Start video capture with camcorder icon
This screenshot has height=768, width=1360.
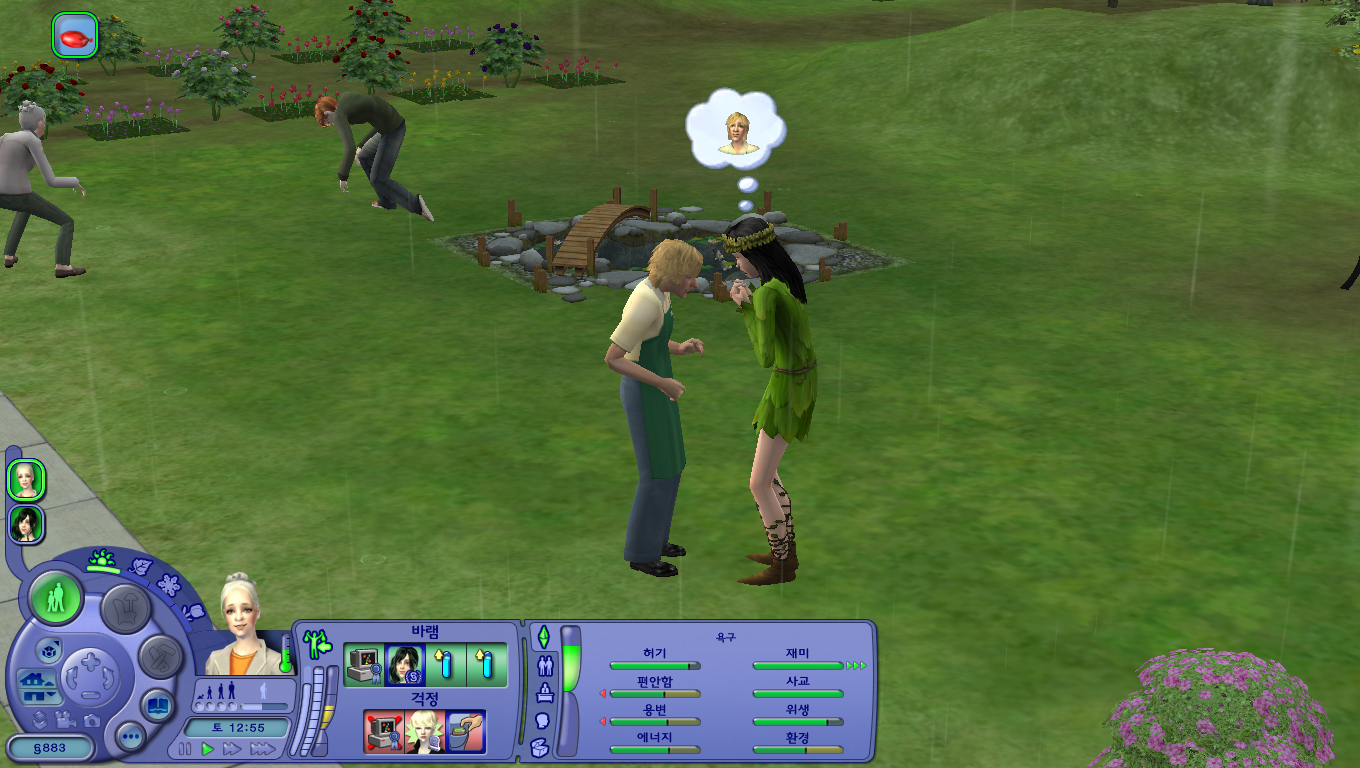tap(66, 719)
